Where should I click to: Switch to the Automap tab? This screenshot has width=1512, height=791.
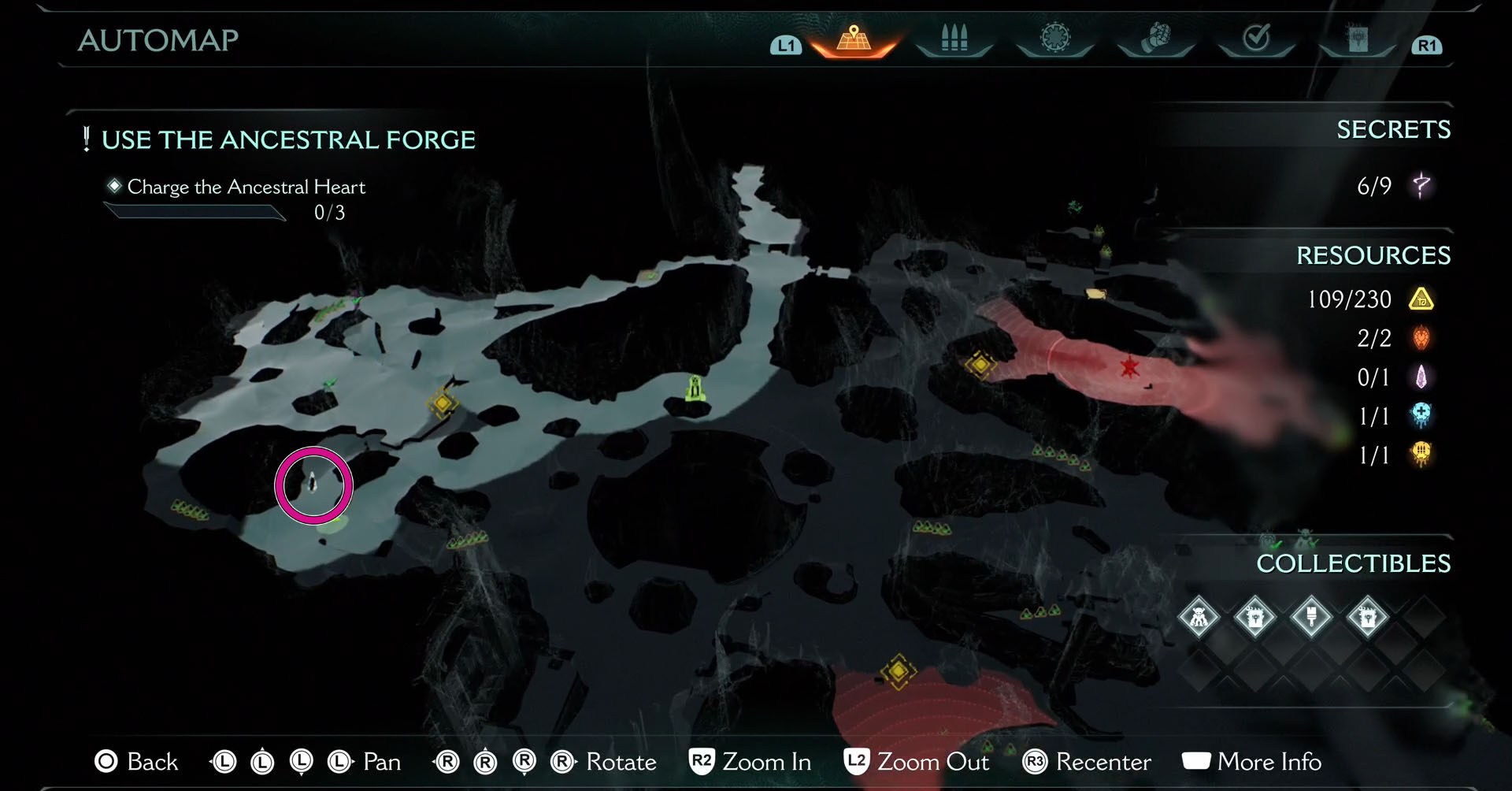(x=853, y=38)
